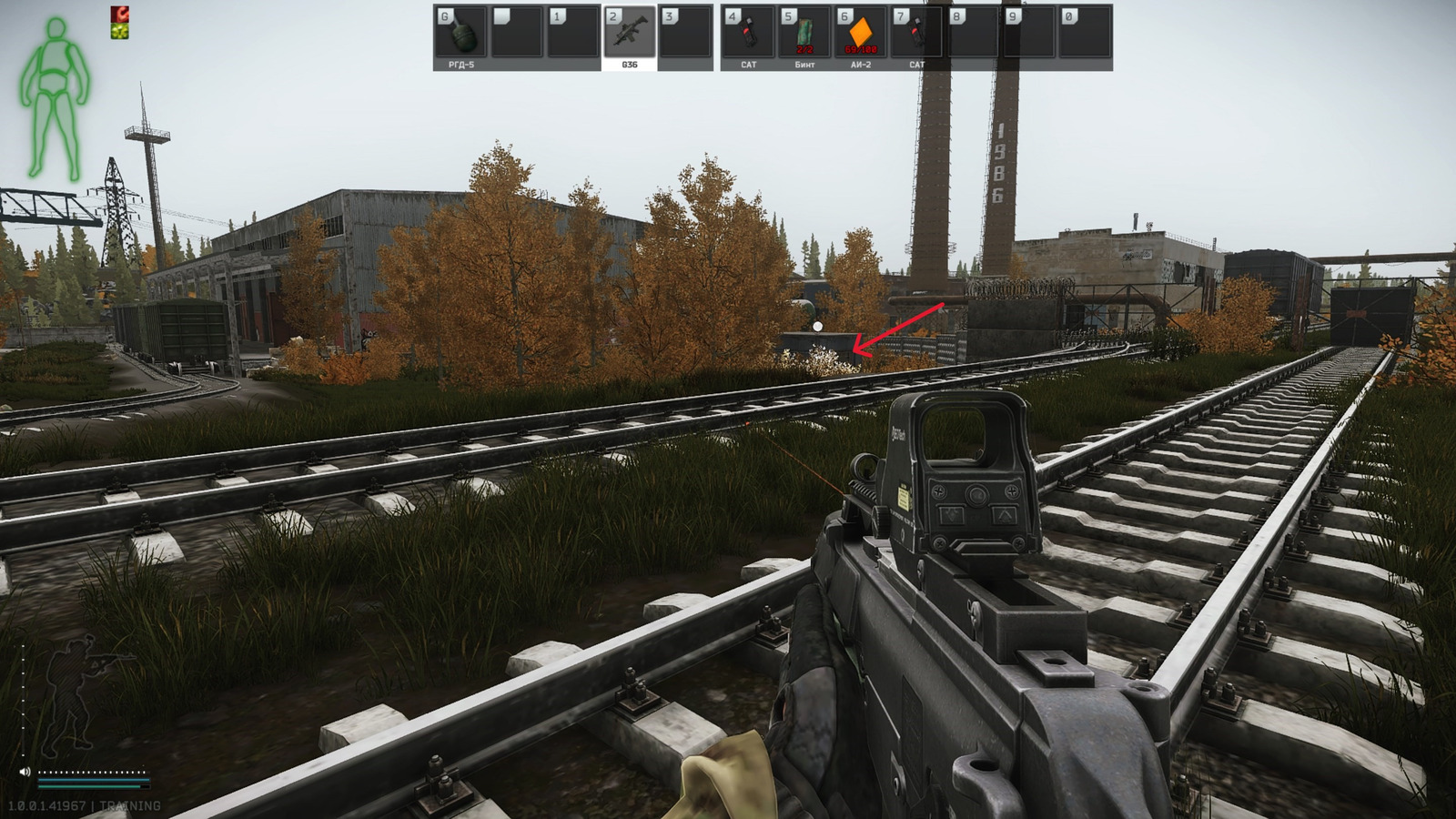Click the blue stamina bar
The image size is (1456, 819).
94,780
